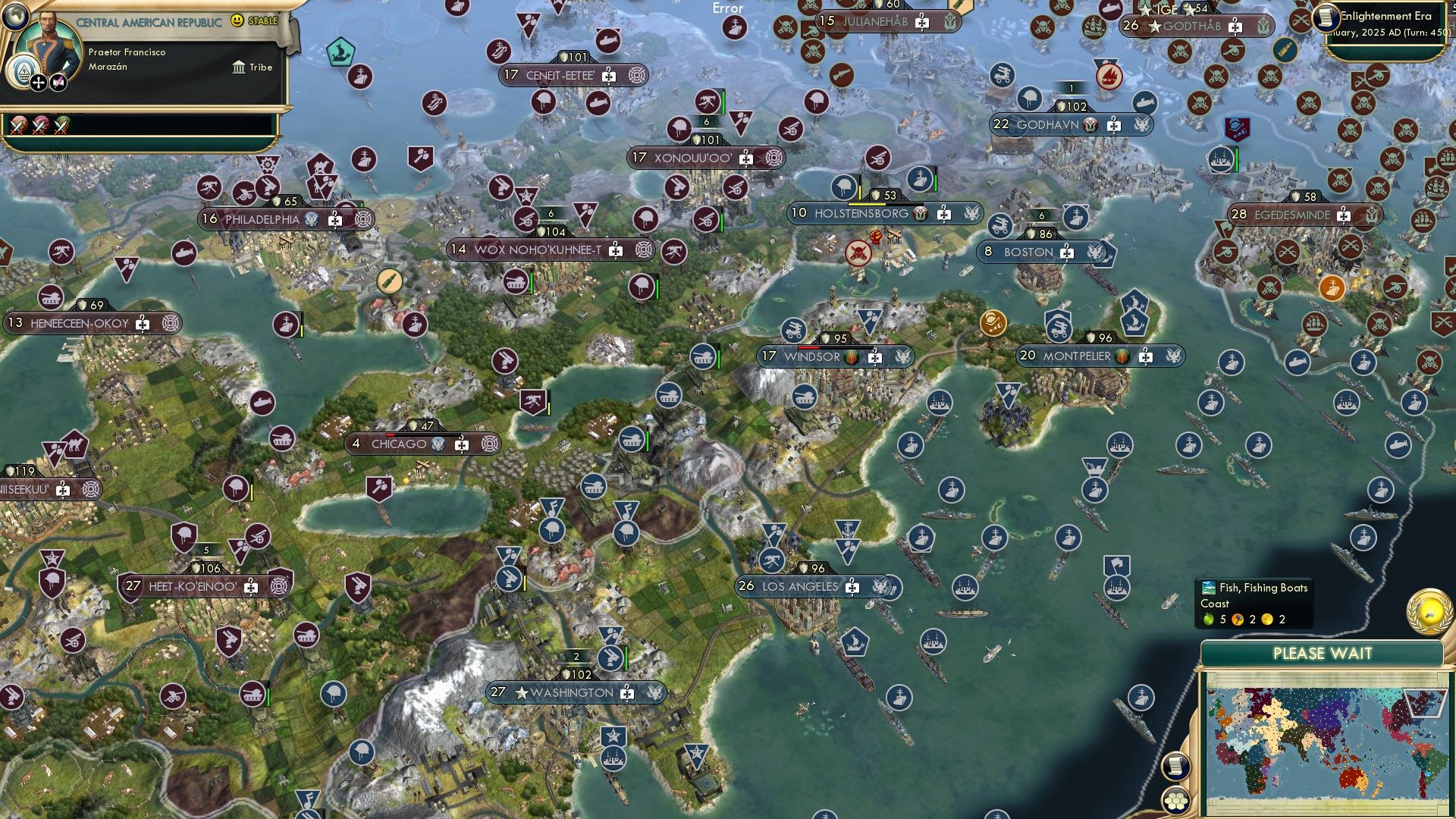Open the notification log scroll icon beside minimap
The width and height of the screenshot is (1456, 819).
click(1175, 767)
